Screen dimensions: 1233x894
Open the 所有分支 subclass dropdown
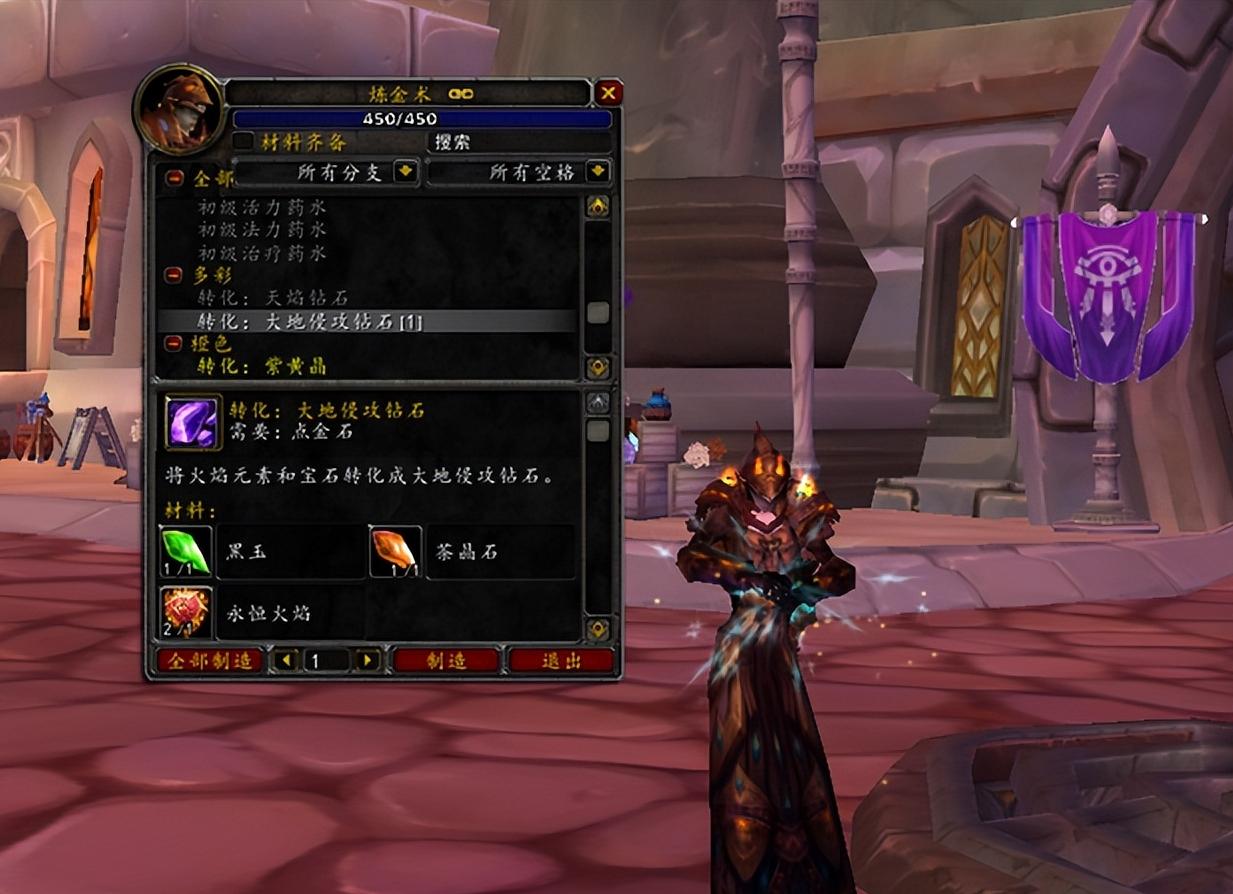(x=405, y=172)
